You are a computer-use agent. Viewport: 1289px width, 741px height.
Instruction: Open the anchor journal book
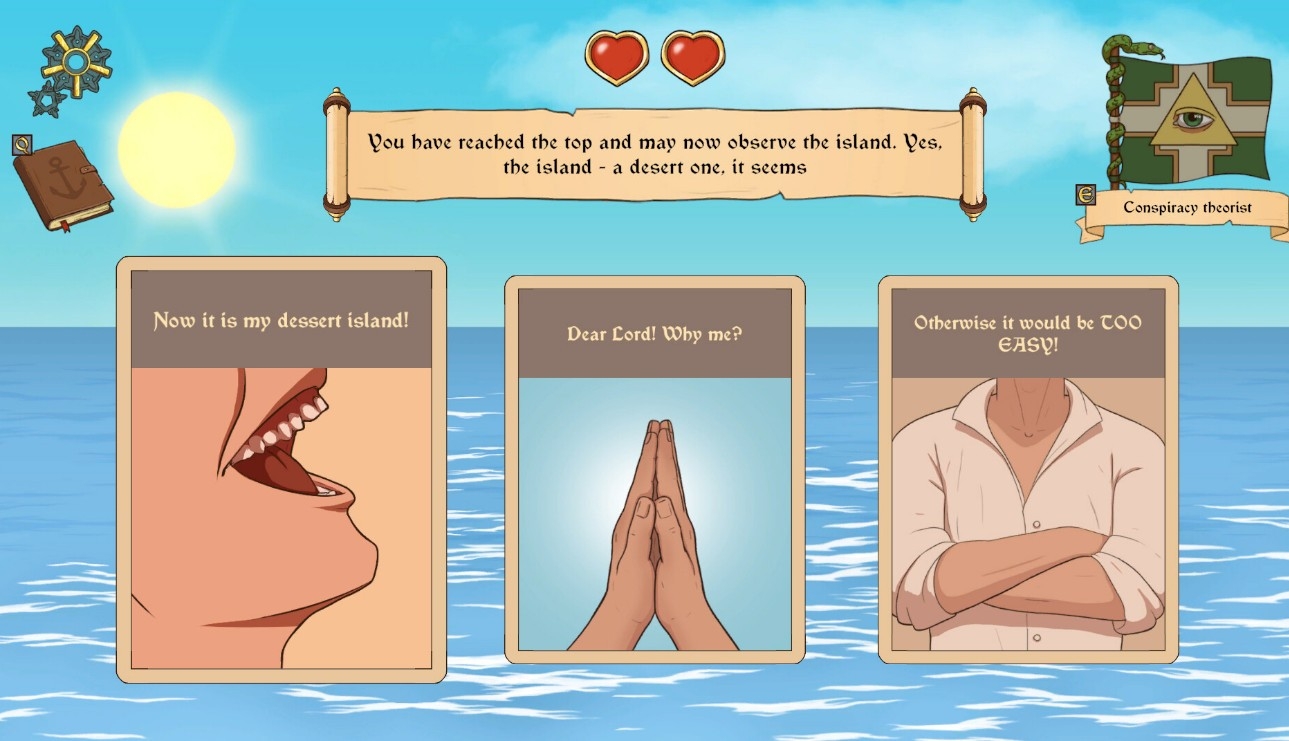(x=62, y=184)
